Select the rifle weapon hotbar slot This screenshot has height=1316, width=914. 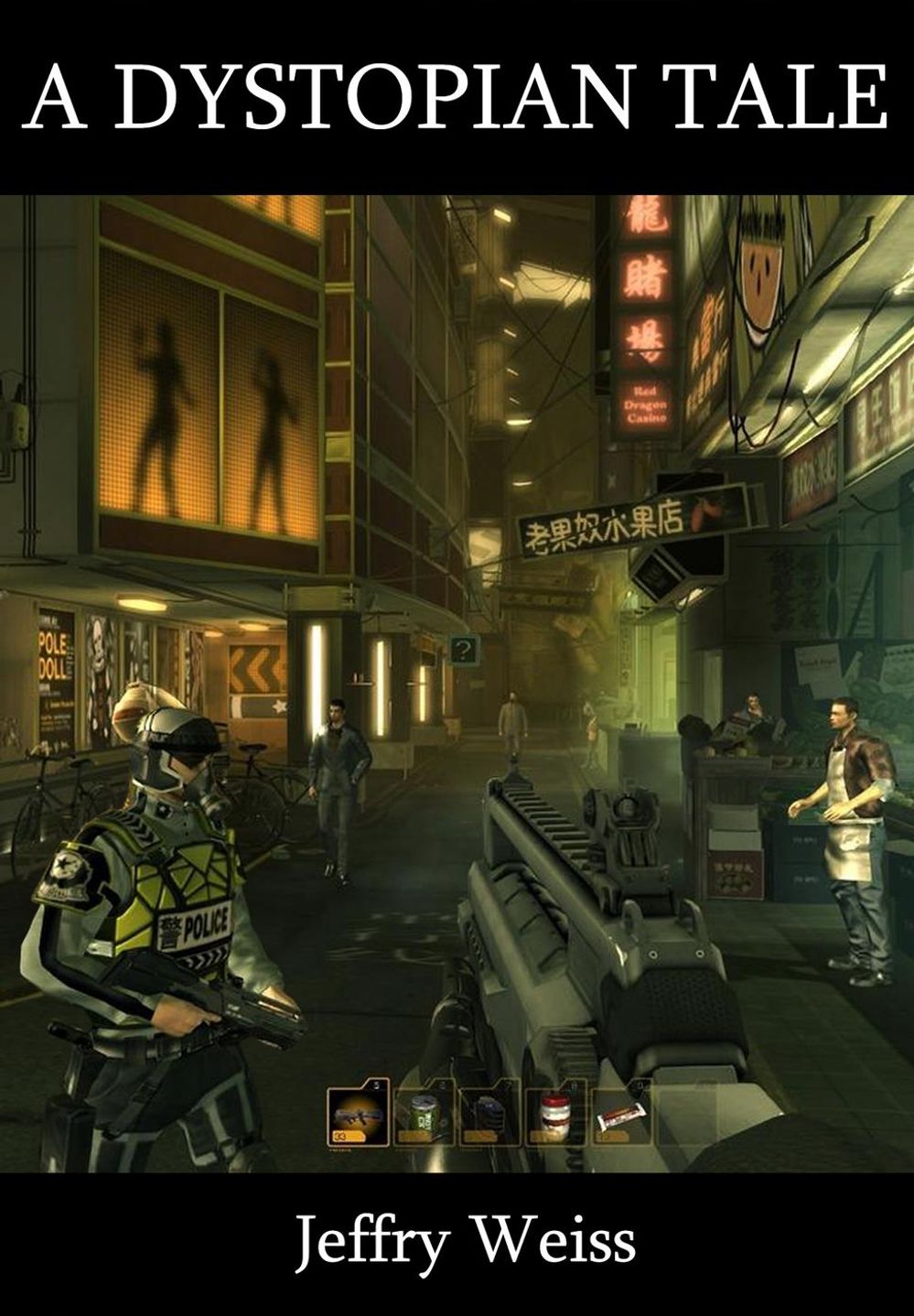(358, 1114)
